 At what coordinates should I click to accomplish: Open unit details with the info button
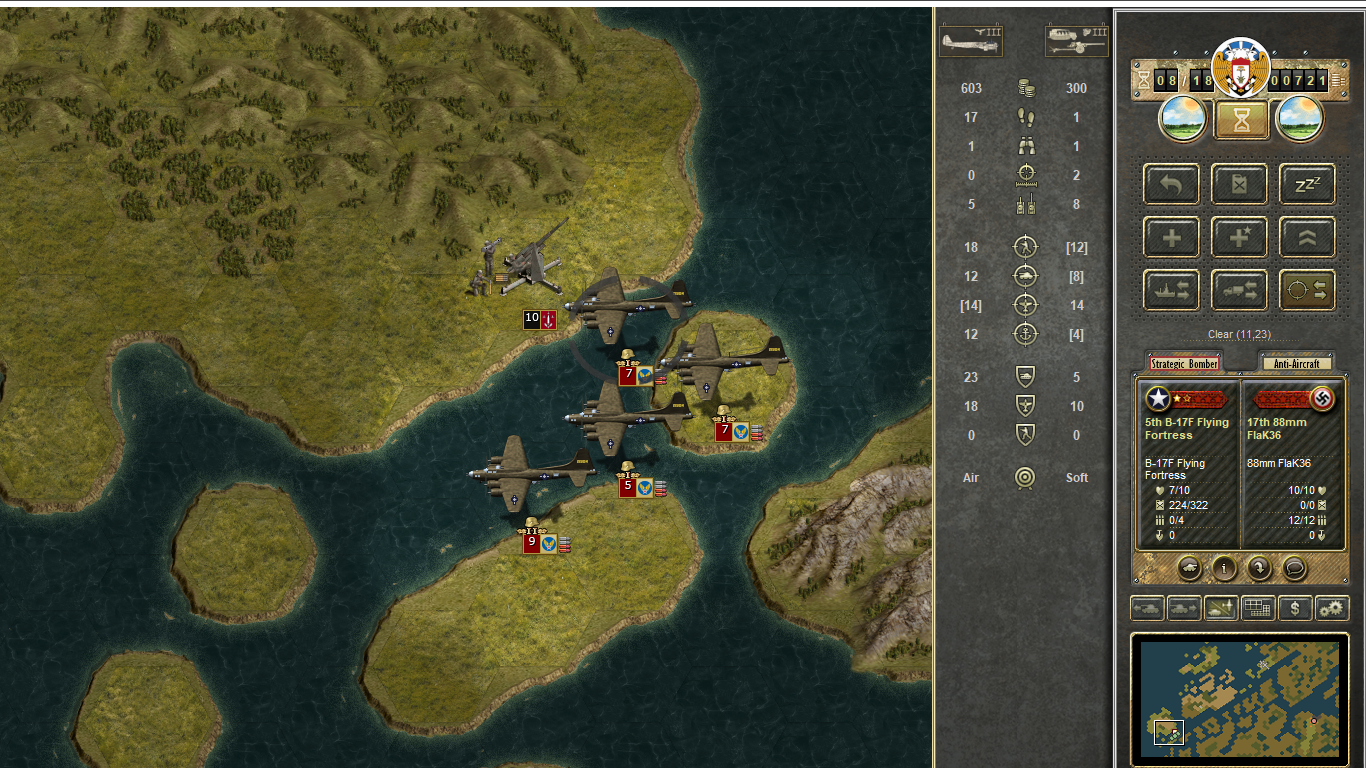(1224, 568)
